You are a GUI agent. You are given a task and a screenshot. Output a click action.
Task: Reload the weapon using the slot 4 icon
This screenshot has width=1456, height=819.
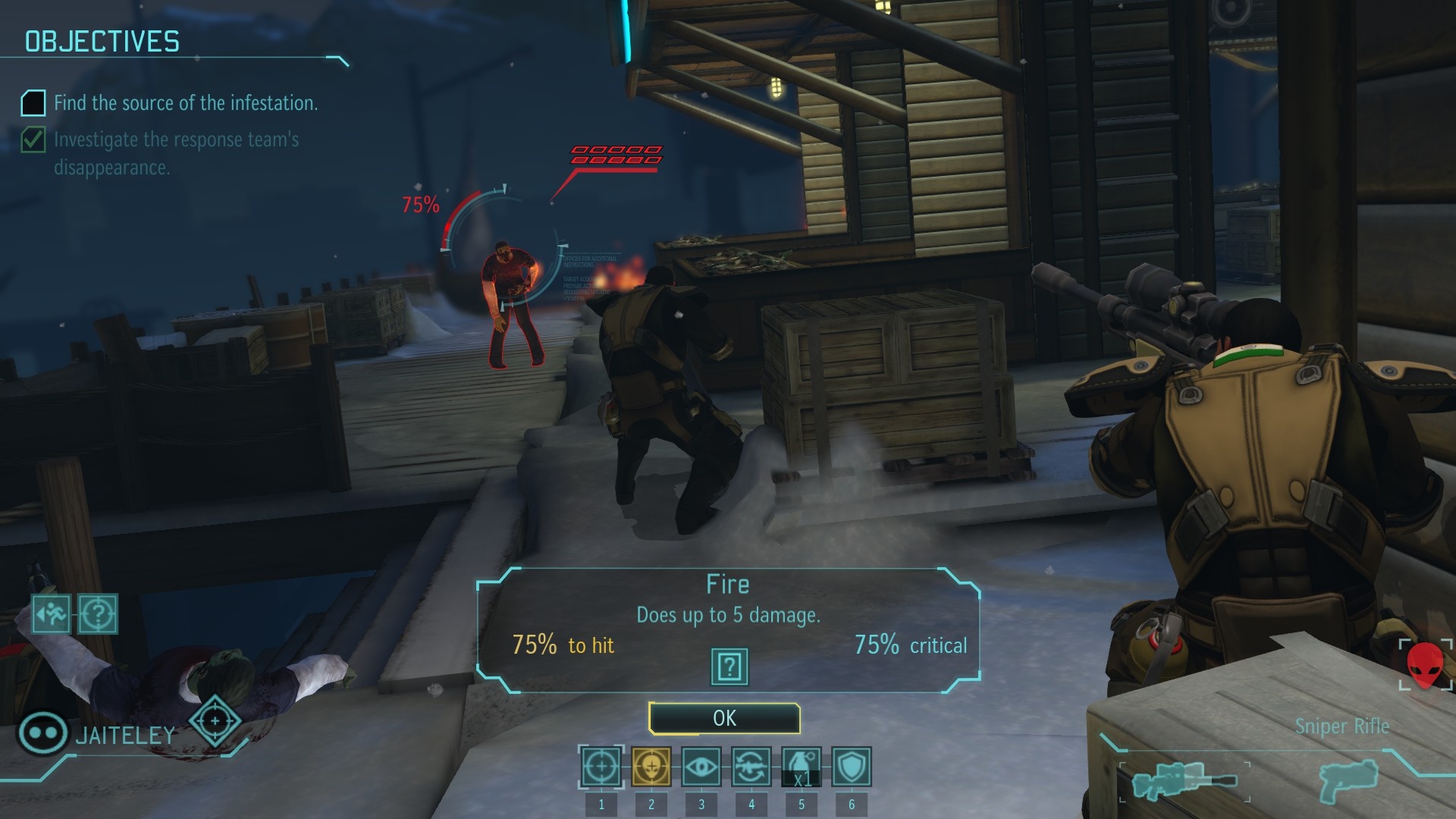point(752,767)
